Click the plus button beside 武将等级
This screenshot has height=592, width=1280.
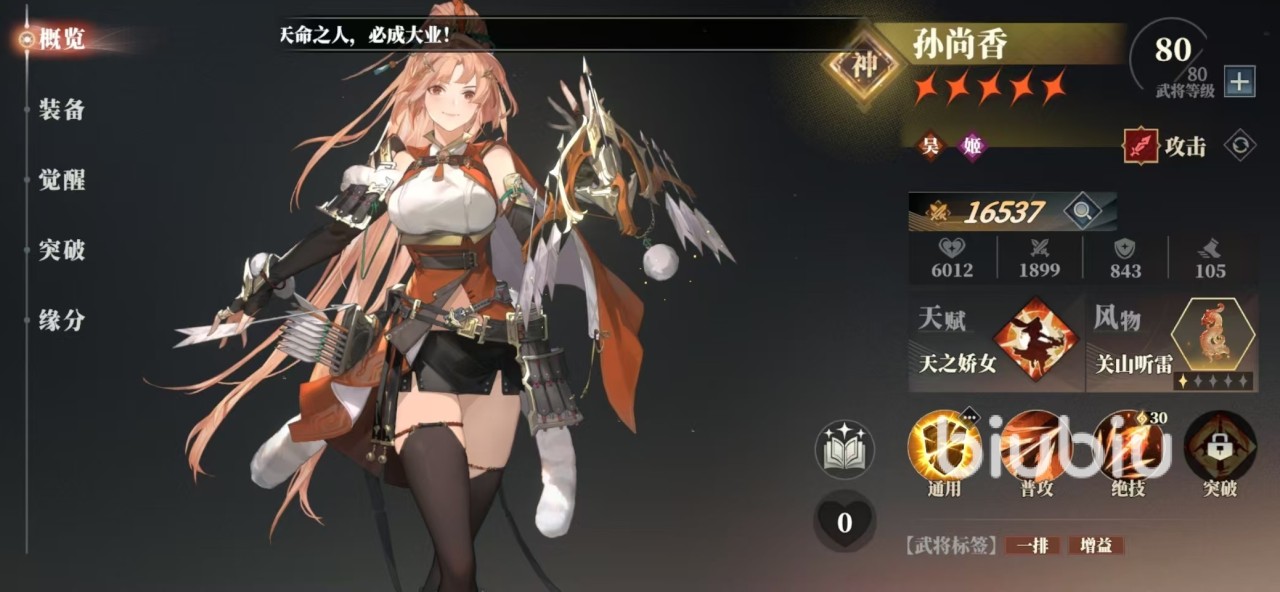1239,82
